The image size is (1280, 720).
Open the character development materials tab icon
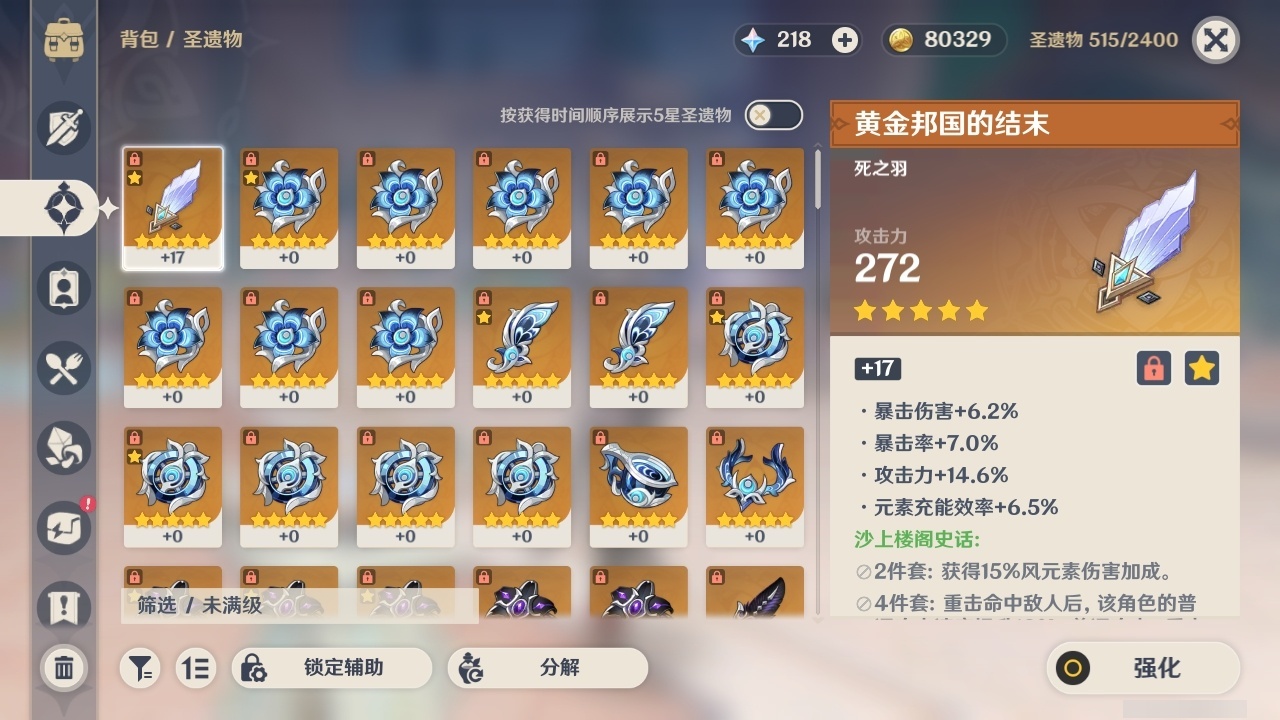(62, 448)
